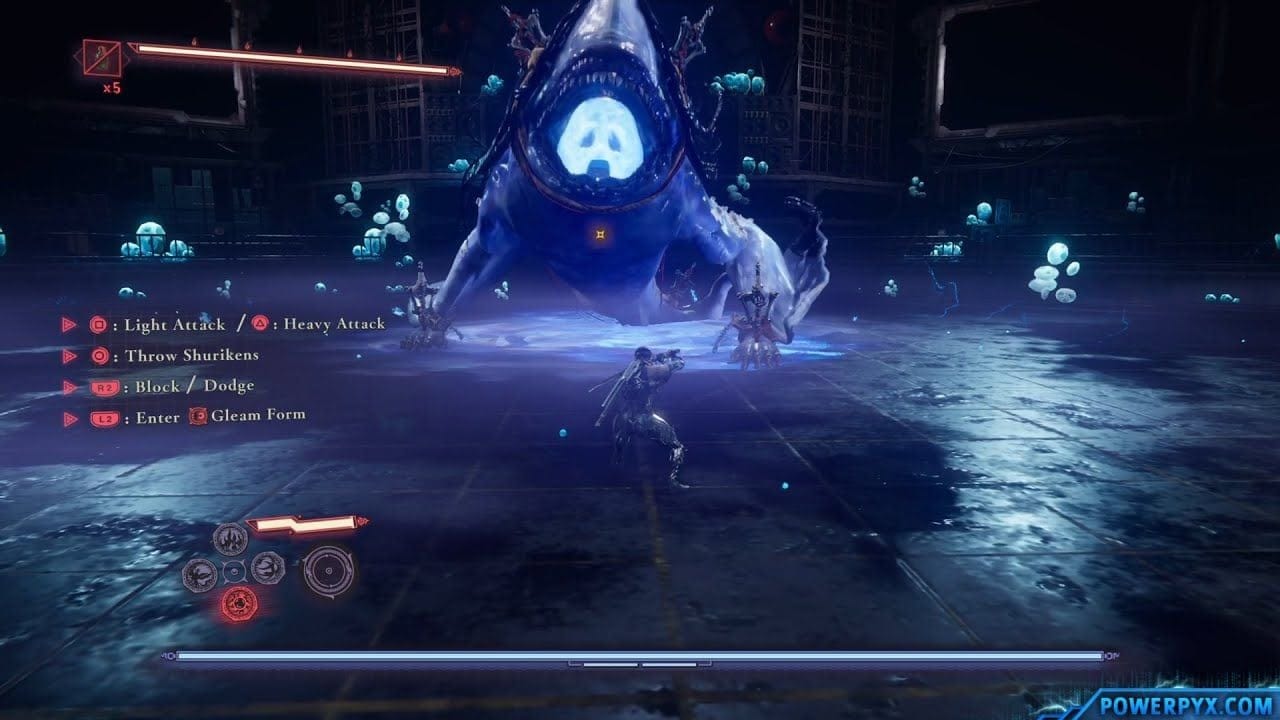Click the small center hub of ability wheel
The width and height of the screenshot is (1280, 720).
pos(233,571)
